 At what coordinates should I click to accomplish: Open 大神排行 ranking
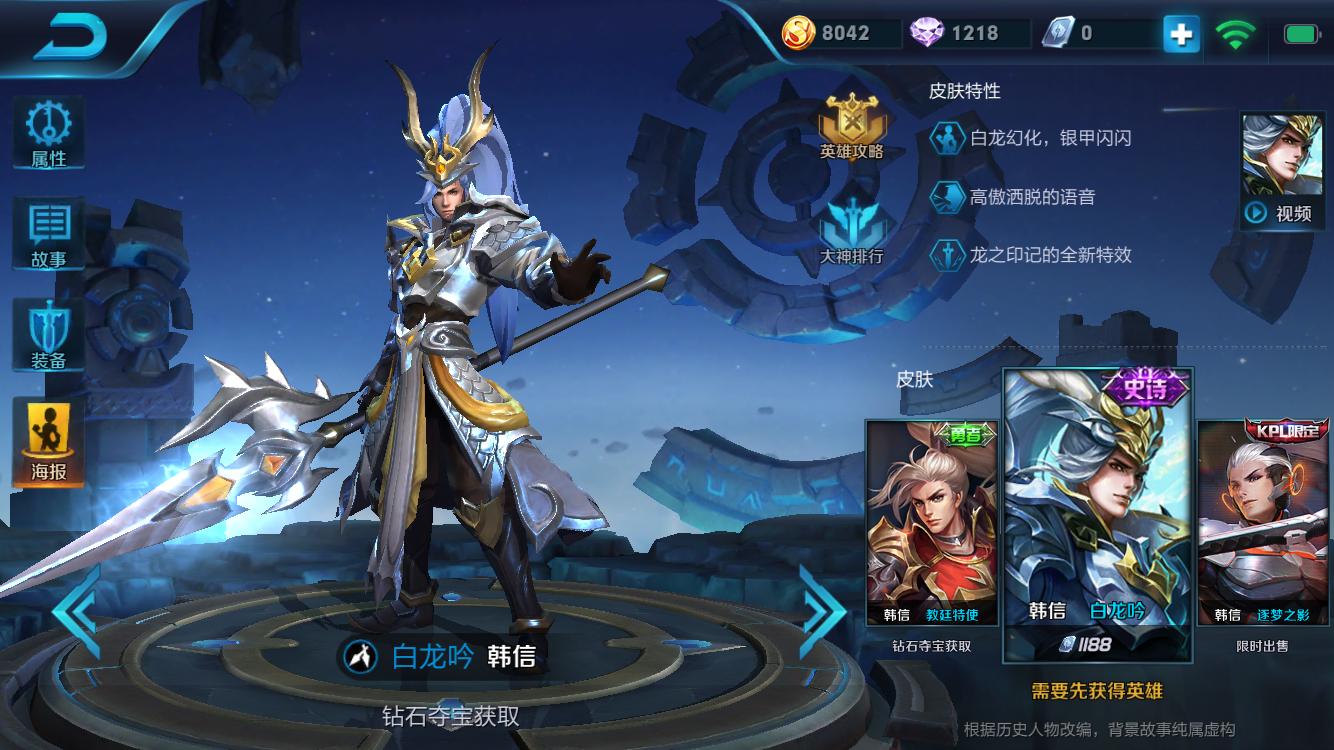click(852, 230)
